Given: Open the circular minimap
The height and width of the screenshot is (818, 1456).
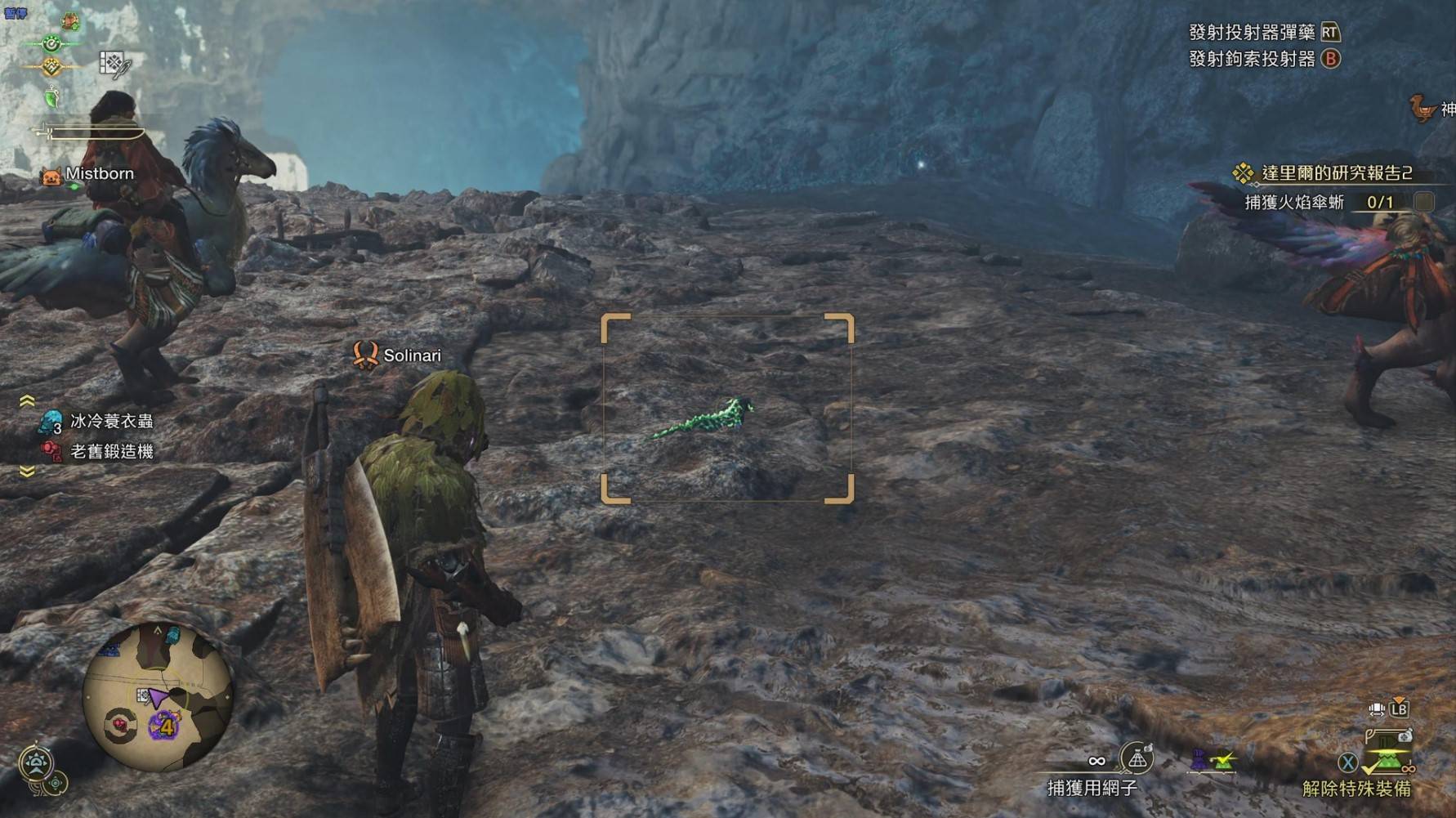Looking at the screenshot, I should coord(159,699).
